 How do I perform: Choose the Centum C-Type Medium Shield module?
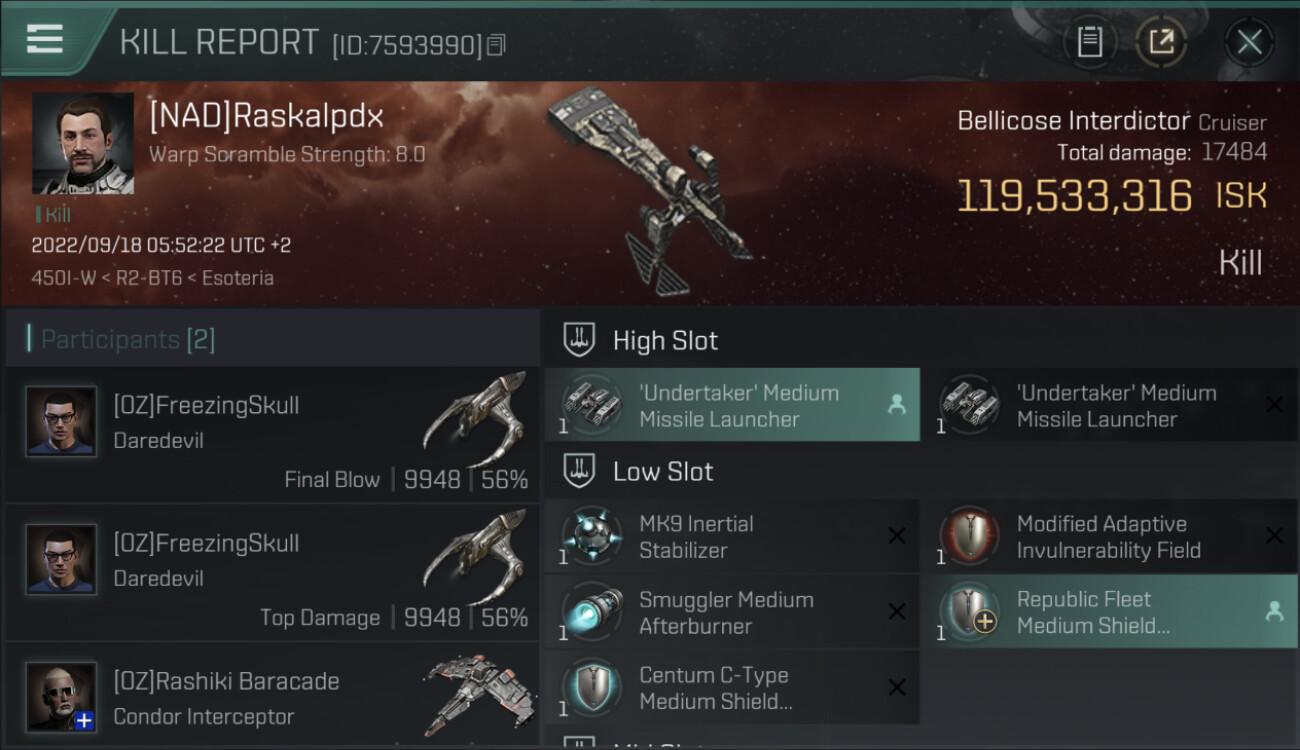732,688
